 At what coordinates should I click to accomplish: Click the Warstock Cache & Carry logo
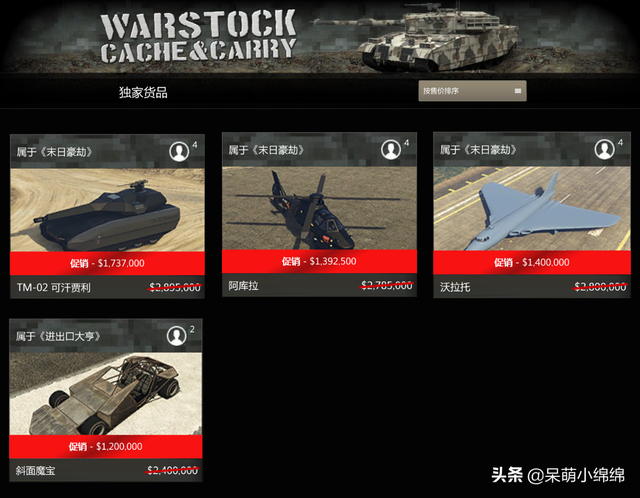coord(198,36)
